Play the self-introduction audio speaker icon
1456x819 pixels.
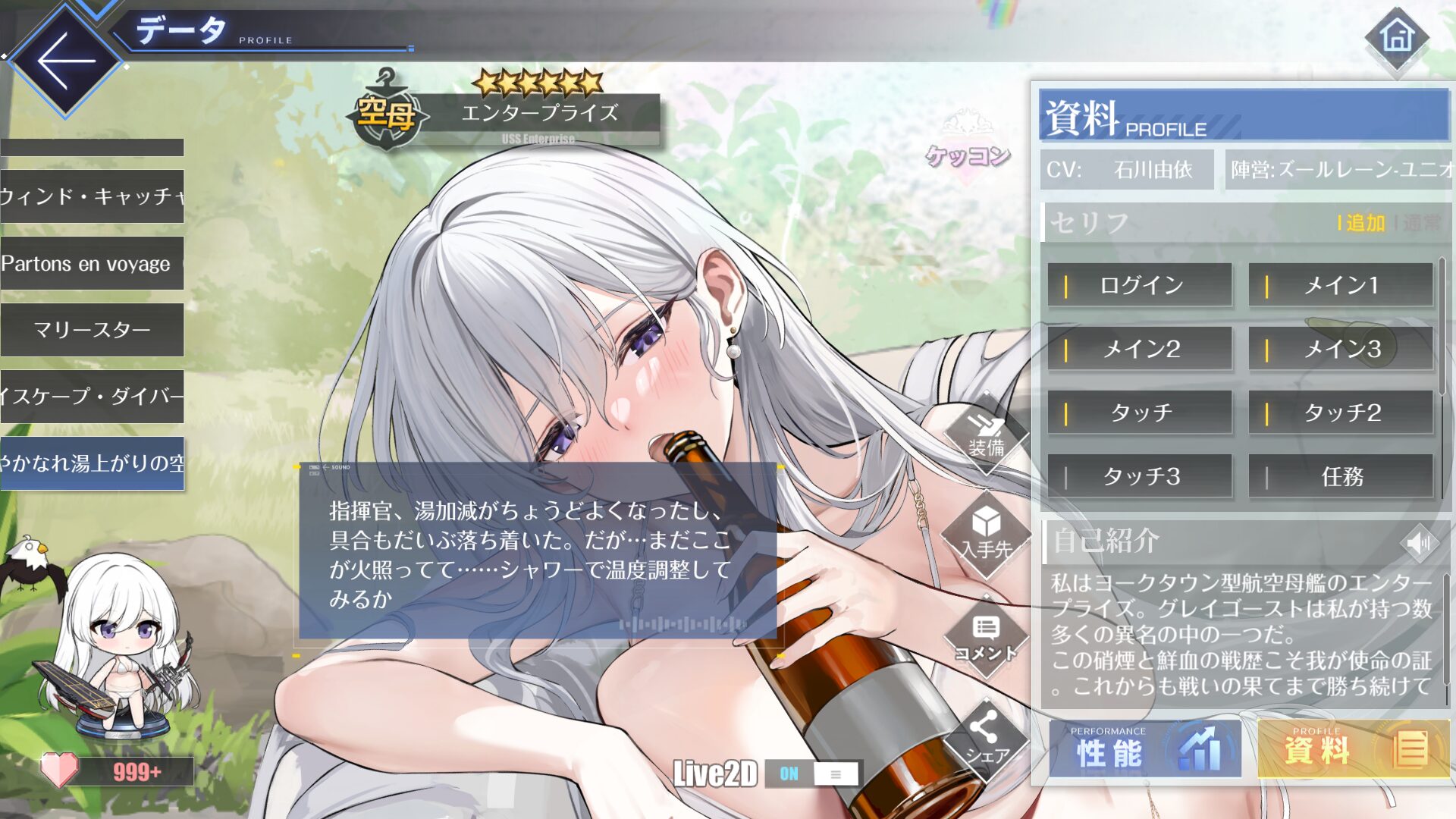1419,542
